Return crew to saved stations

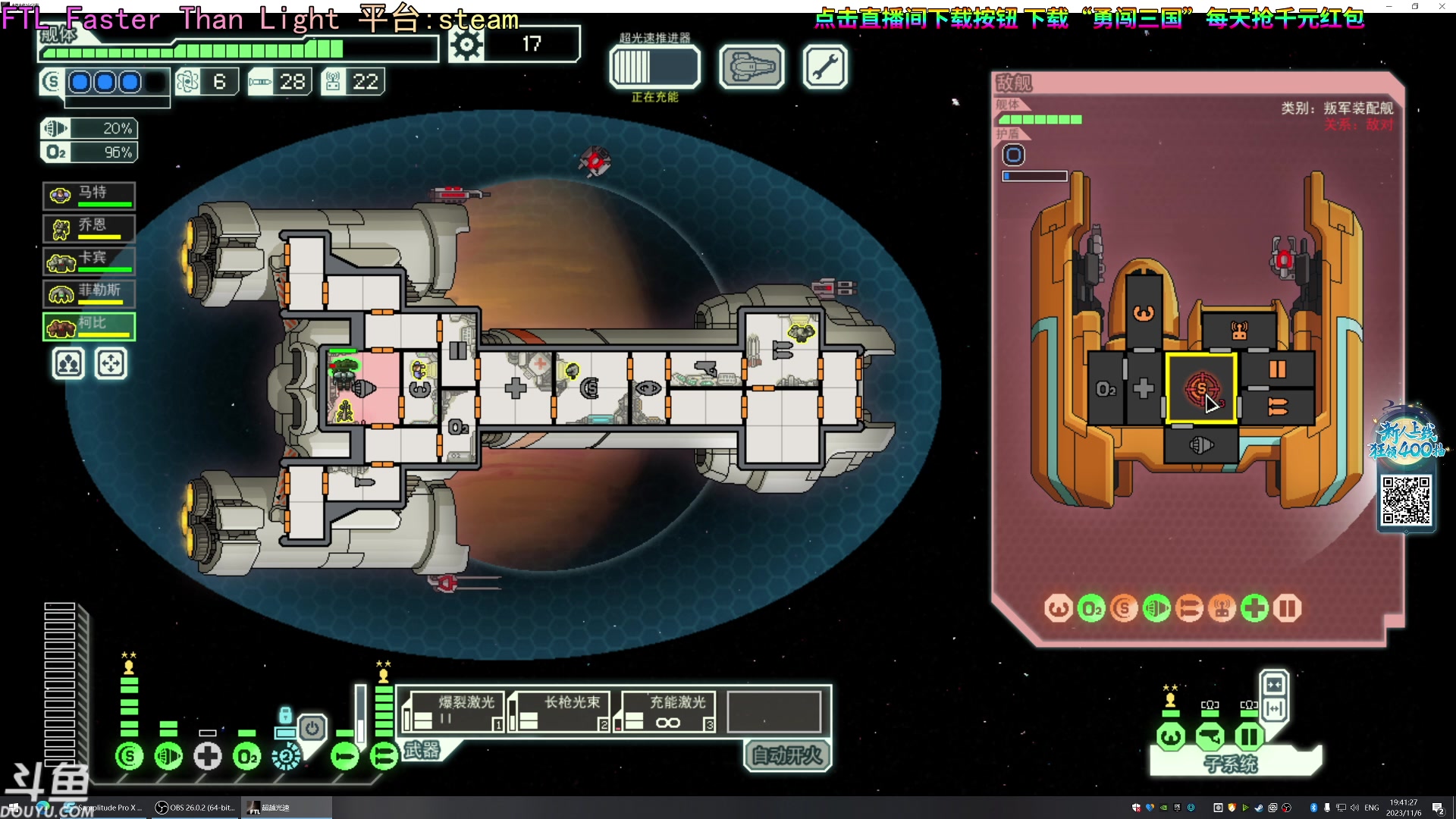tap(111, 364)
